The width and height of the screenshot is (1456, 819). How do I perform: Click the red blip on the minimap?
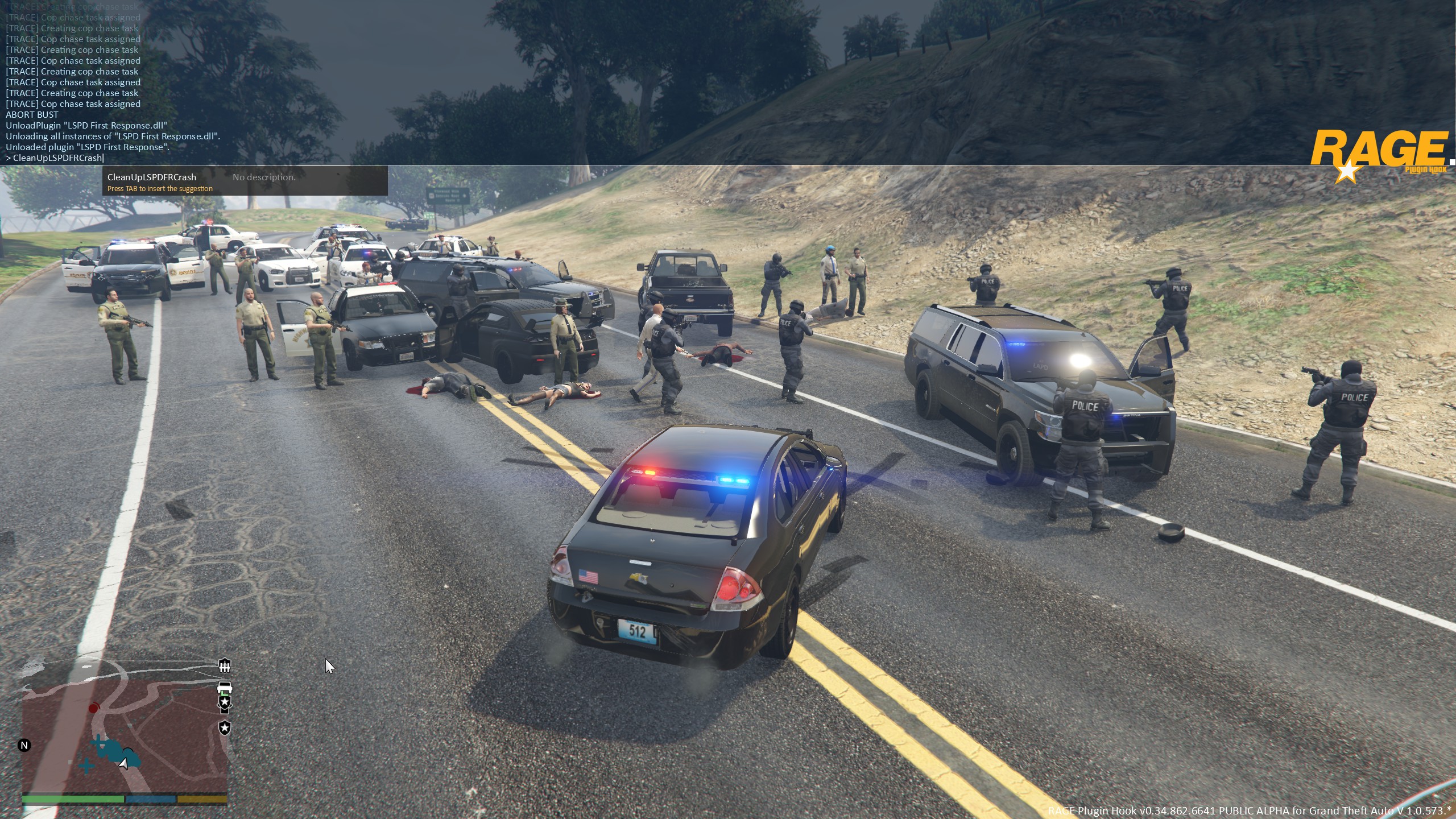[x=94, y=708]
